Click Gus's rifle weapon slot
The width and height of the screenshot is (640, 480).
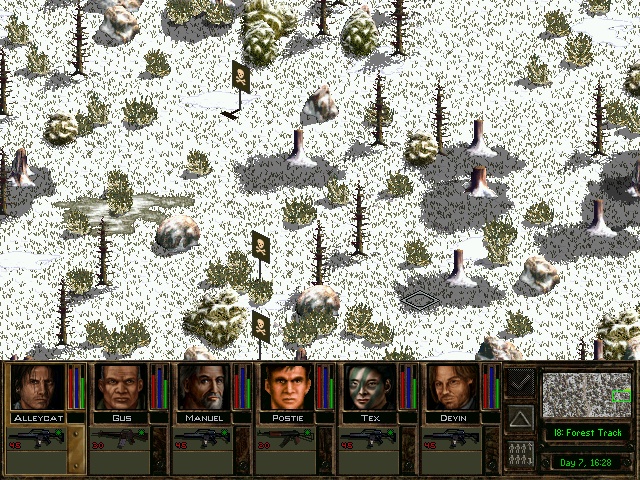click(120, 438)
